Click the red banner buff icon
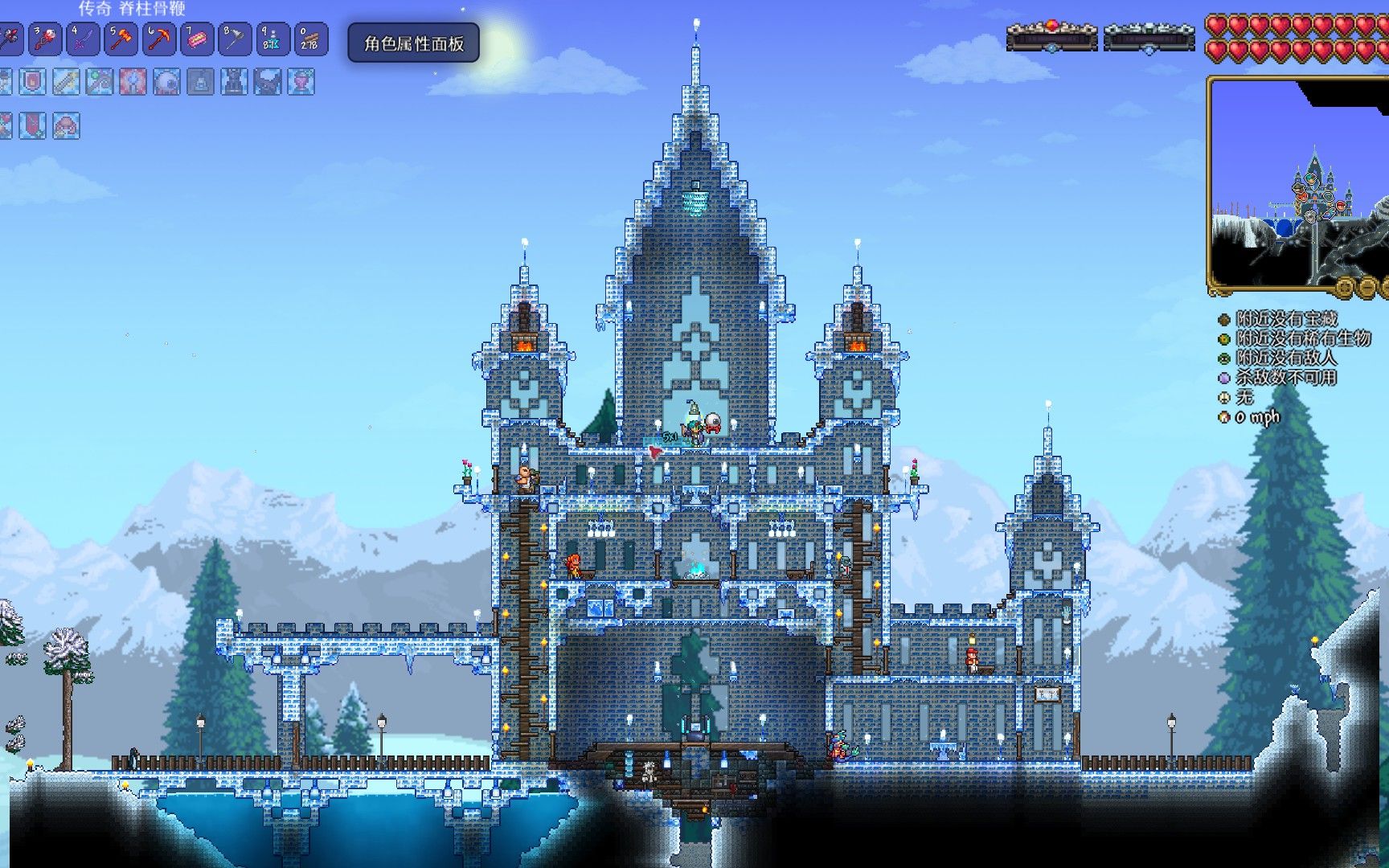The width and height of the screenshot is (1389, 868). click(33, 125)
